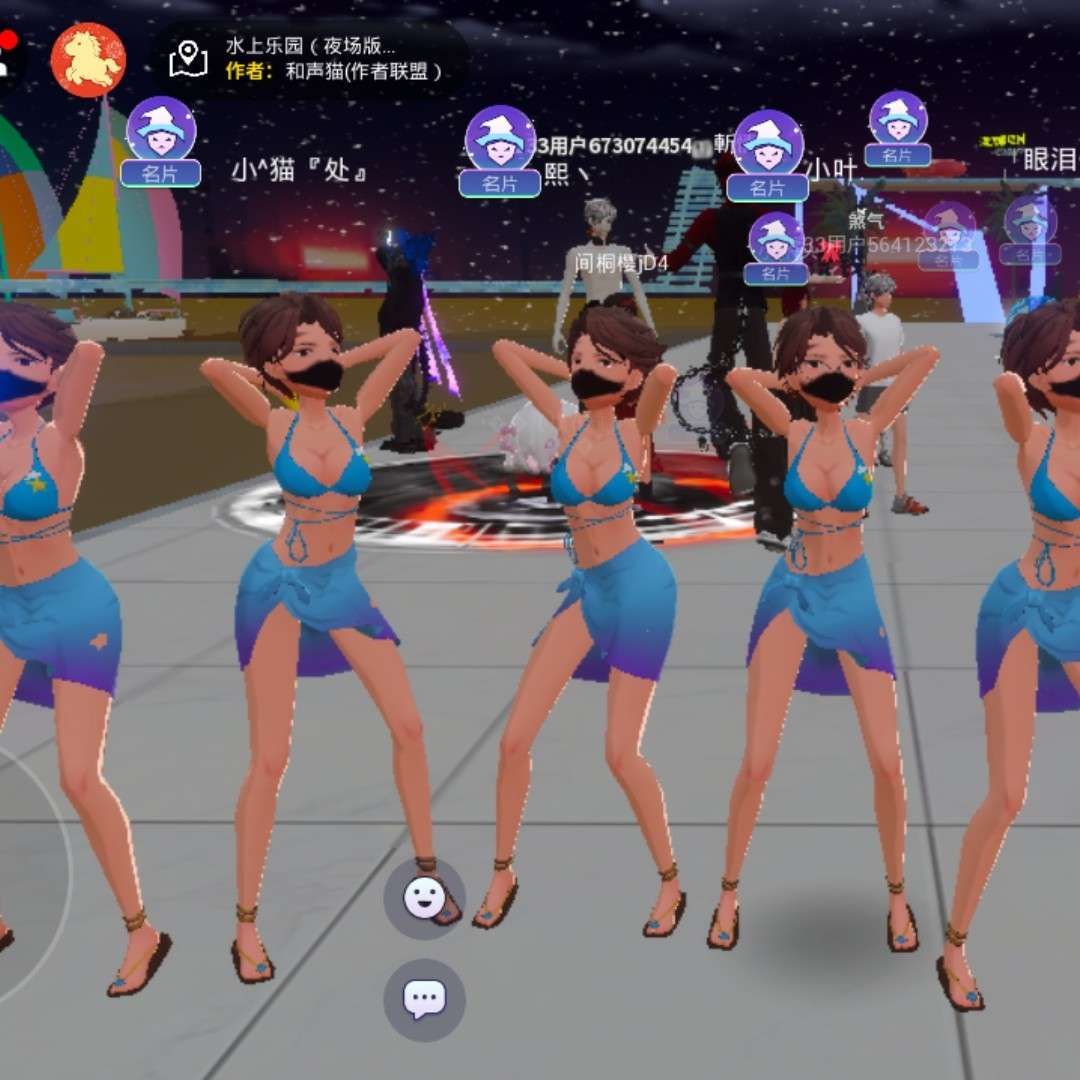The image size is (1080, 1080).
Task: Open the 名片 beside user 564123273
Action: click(x=776, y=273)
